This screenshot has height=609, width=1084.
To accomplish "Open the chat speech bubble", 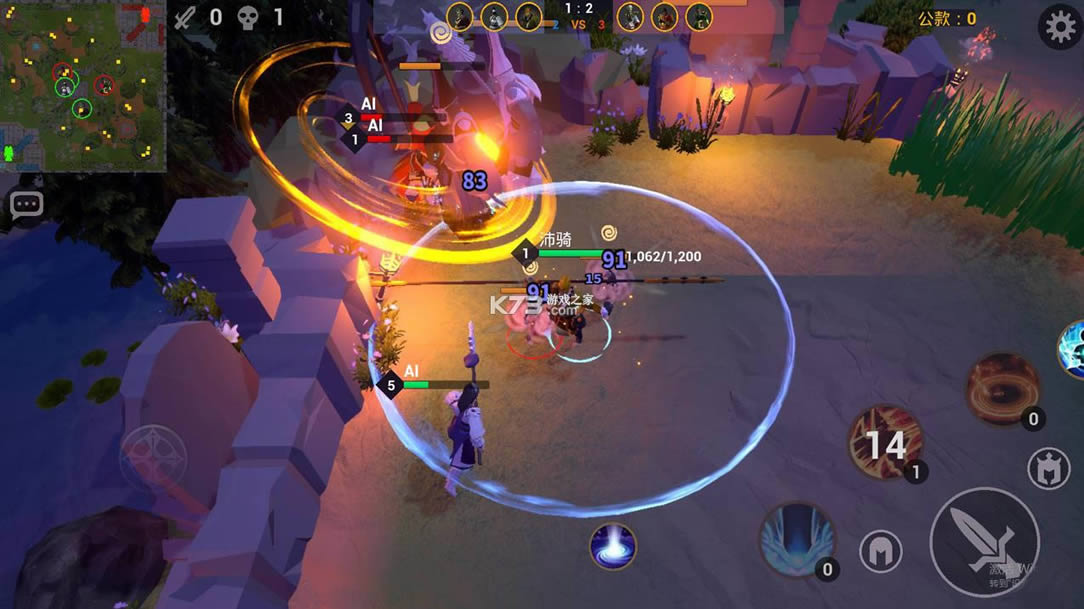I will (27, 205).
